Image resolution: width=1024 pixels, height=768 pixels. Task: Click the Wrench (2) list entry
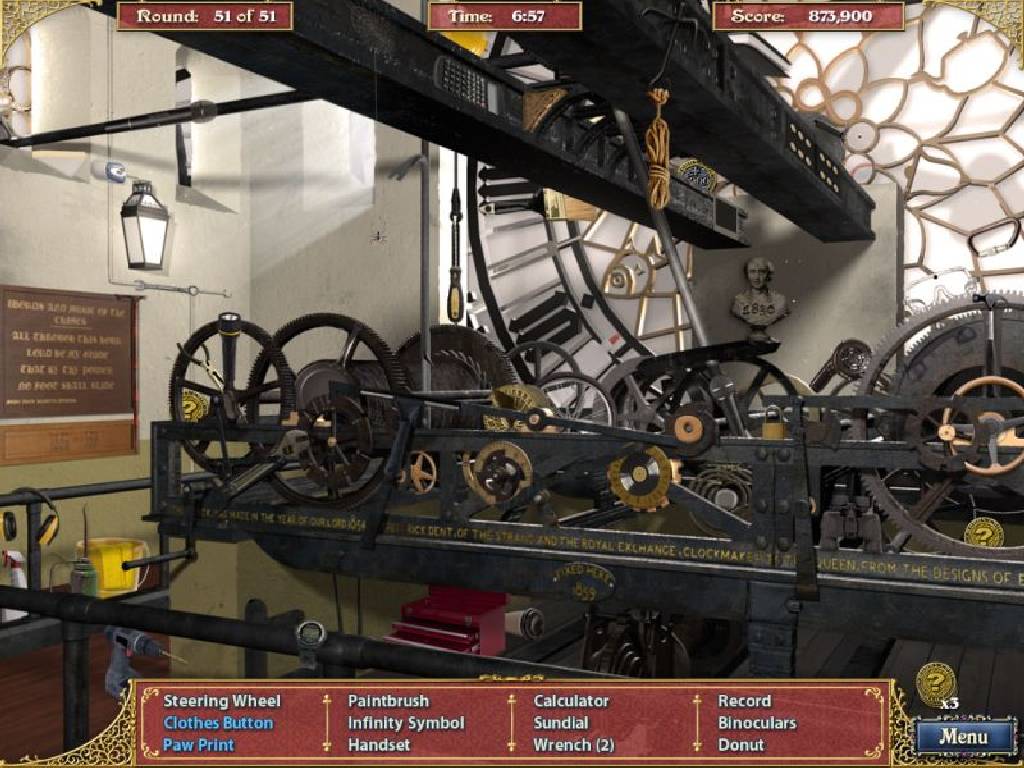(x=573, y=745)
